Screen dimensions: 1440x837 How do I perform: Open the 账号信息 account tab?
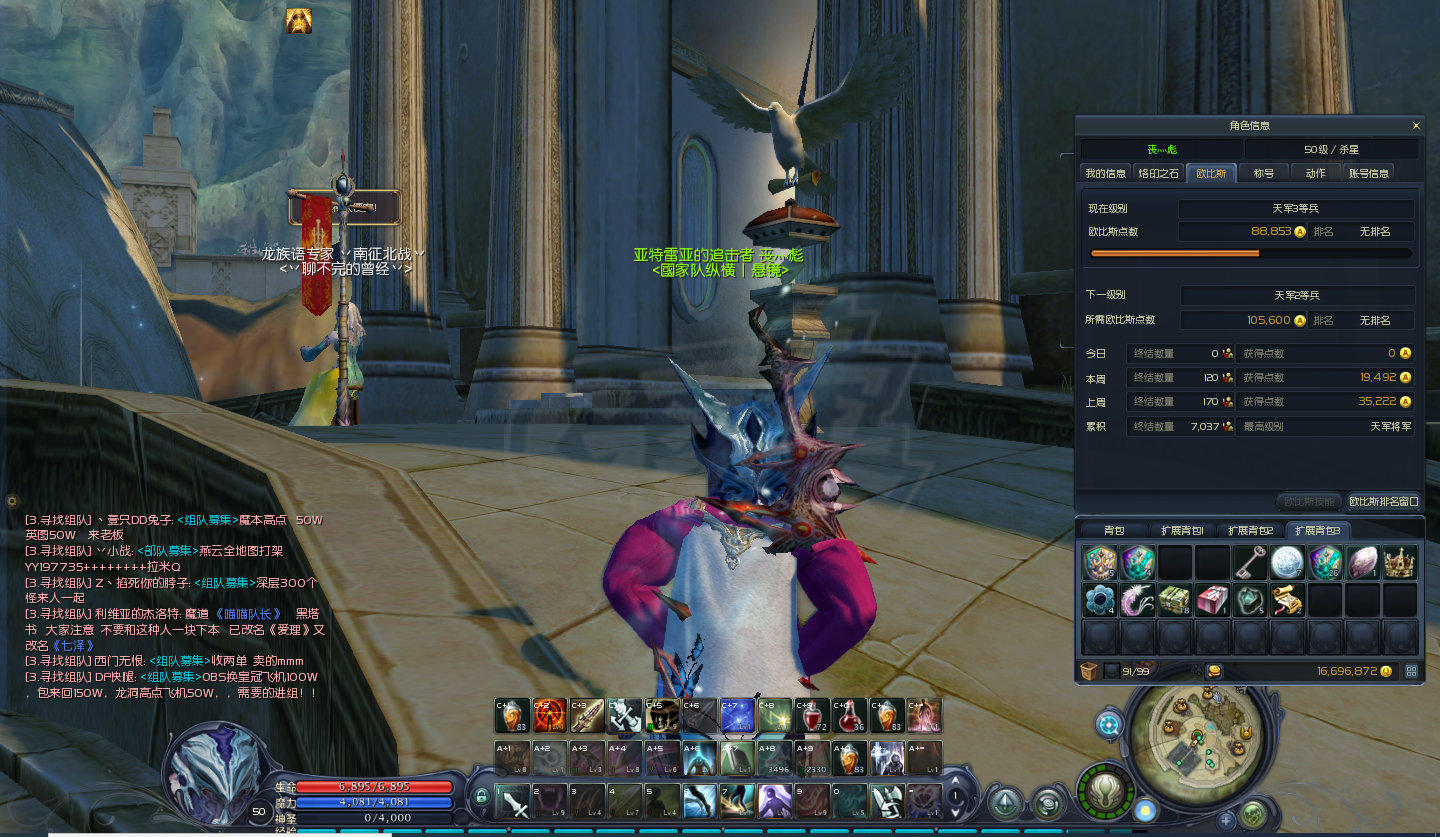tap(1369, 173)
